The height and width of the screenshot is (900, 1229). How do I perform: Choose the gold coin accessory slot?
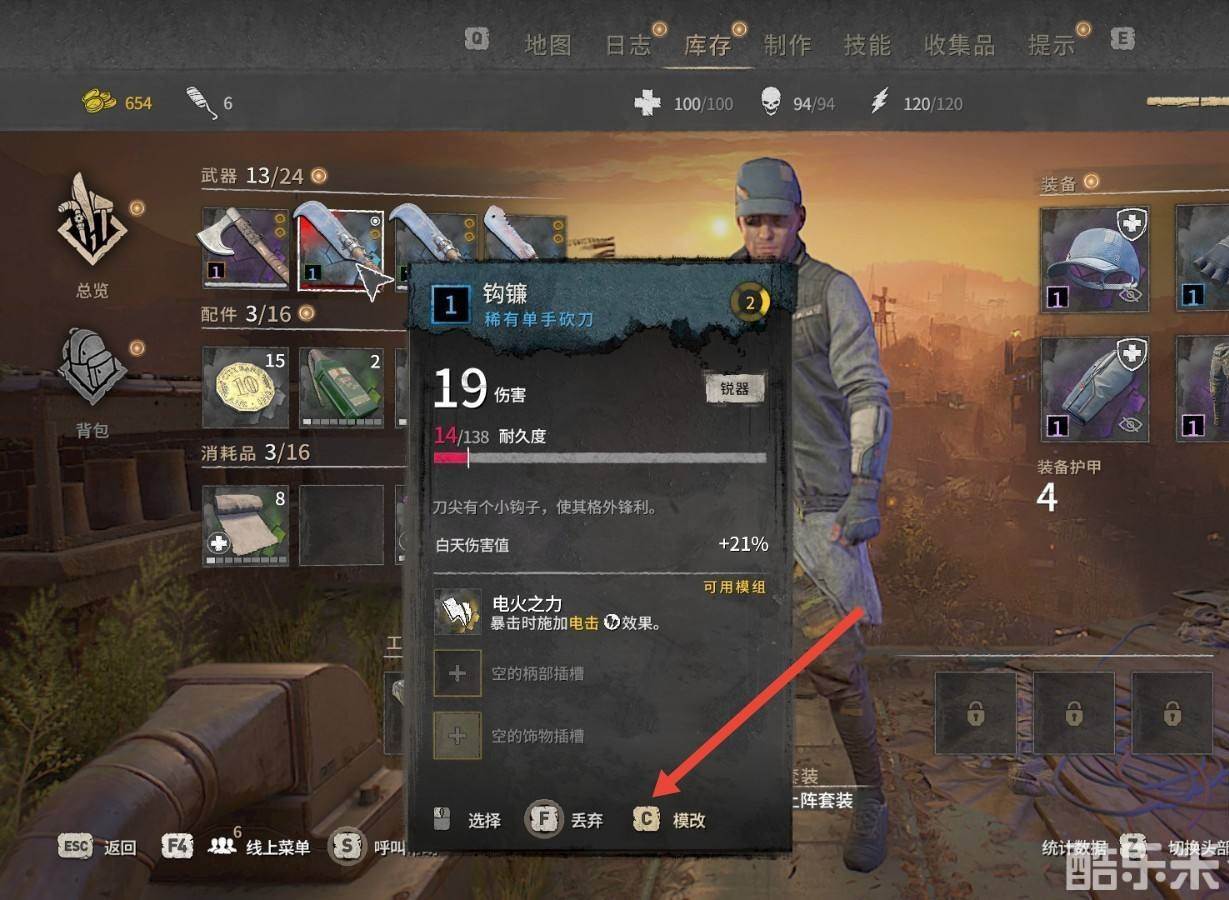click(245, 388)
